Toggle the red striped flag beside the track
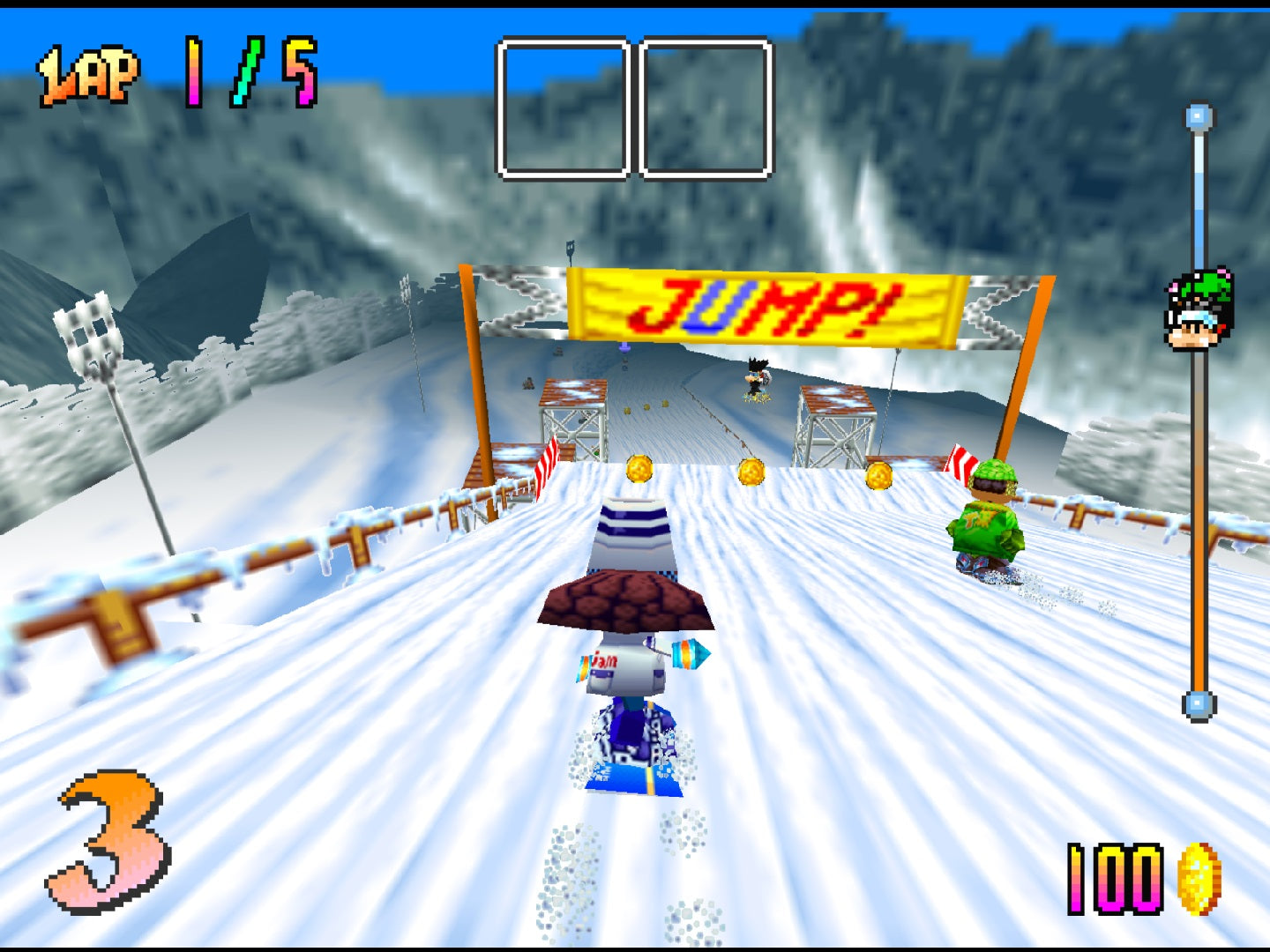Viewport: 1270px width, 952px height. [x=547, y=460]
